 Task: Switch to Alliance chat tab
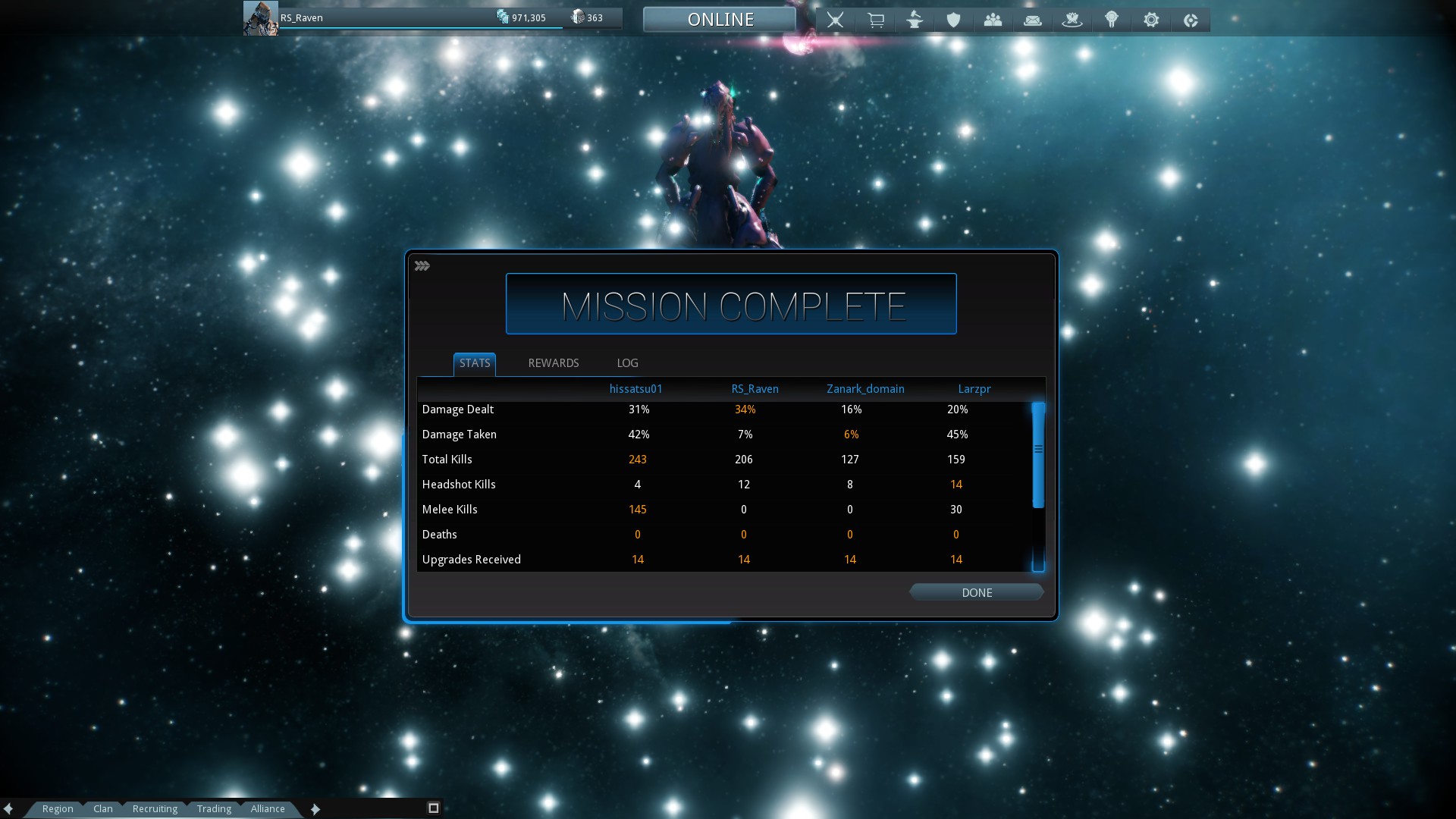(x=268, y=809)
